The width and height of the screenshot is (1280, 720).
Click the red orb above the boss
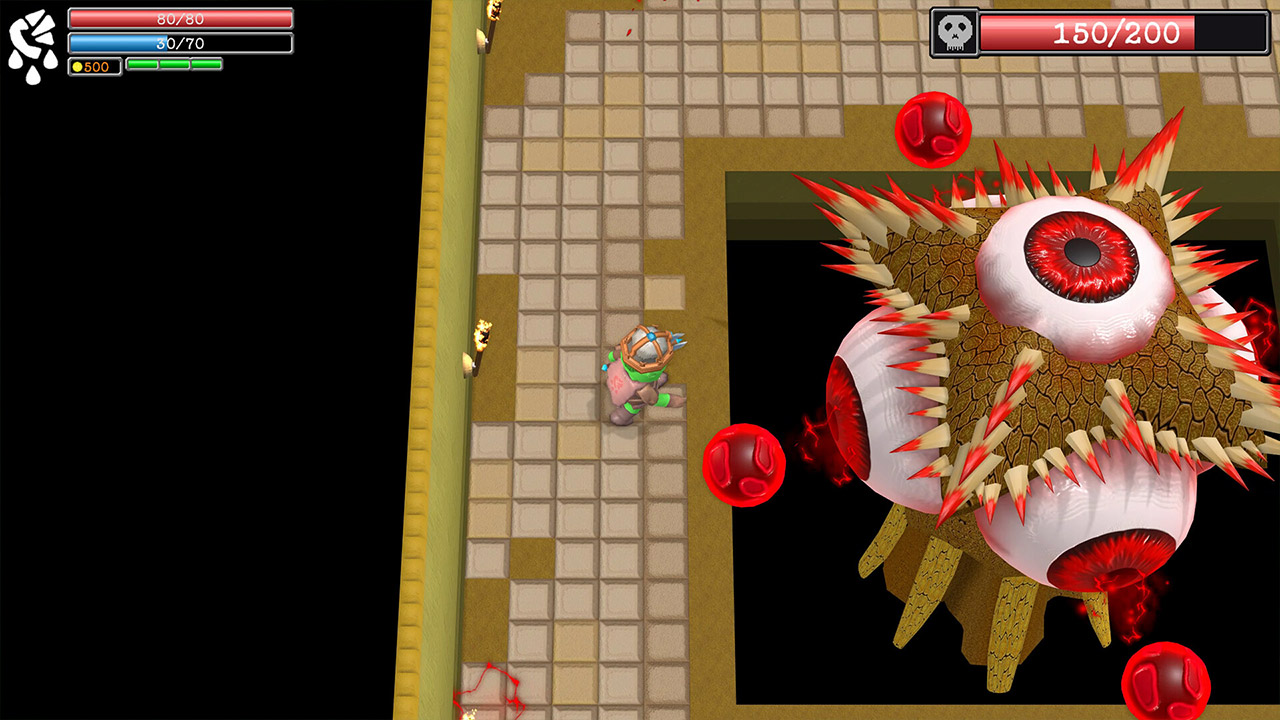[932, 130]
